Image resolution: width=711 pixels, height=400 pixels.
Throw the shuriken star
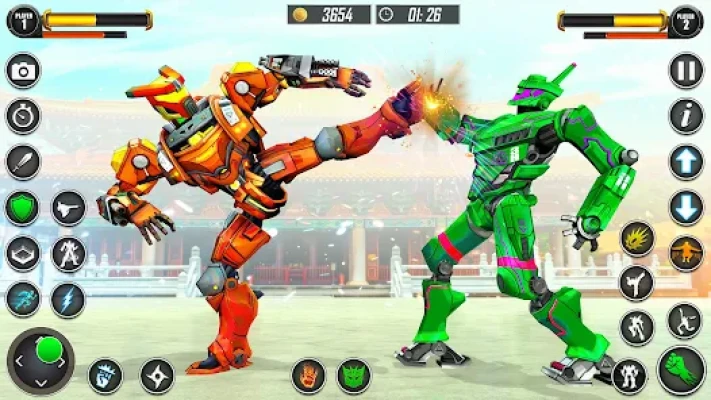pos(157,376)
